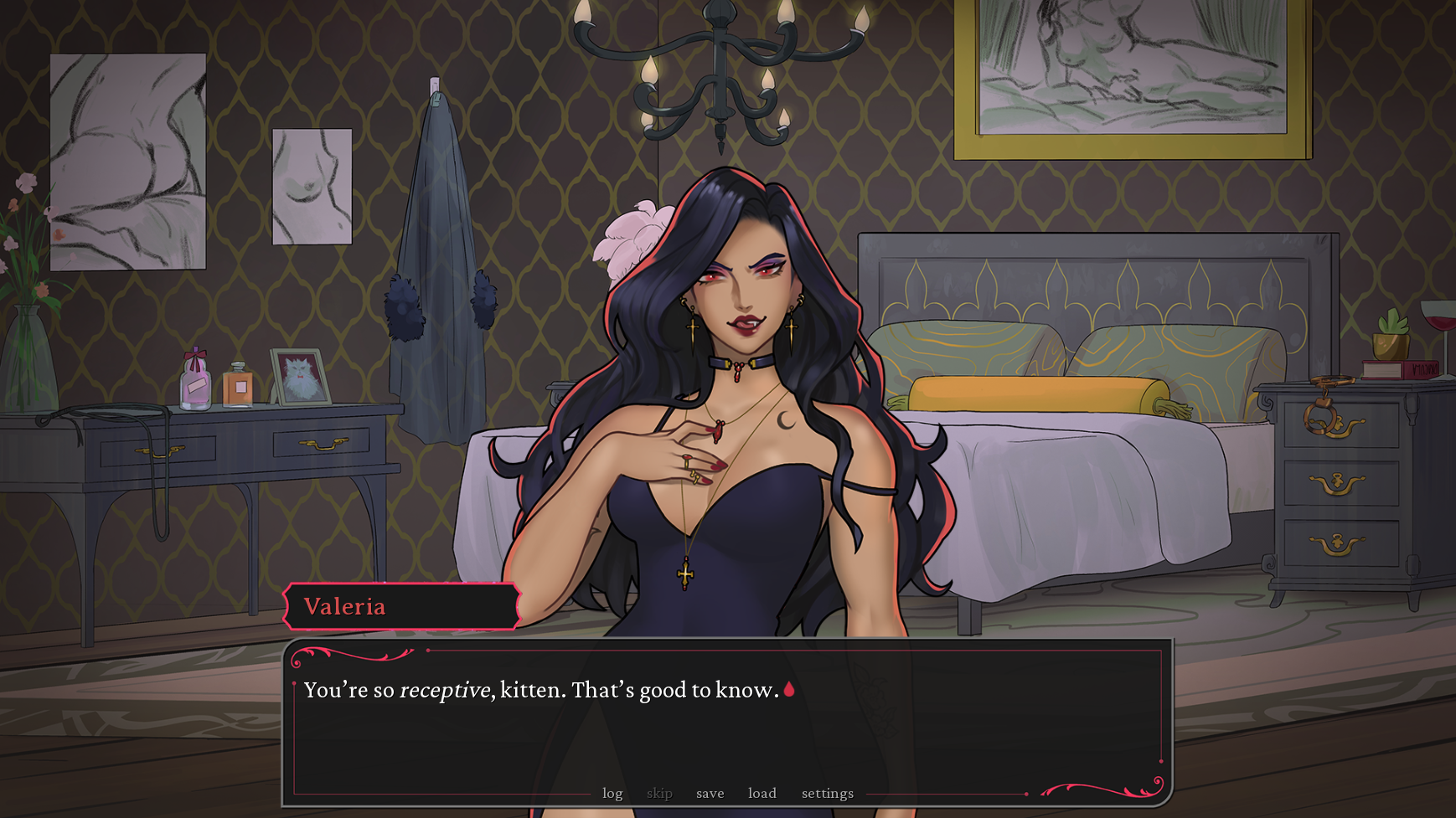Screen dimensions: 1456x818
Task: Activate the skip button
Action: pyautogui.click(x=659, y=793)
